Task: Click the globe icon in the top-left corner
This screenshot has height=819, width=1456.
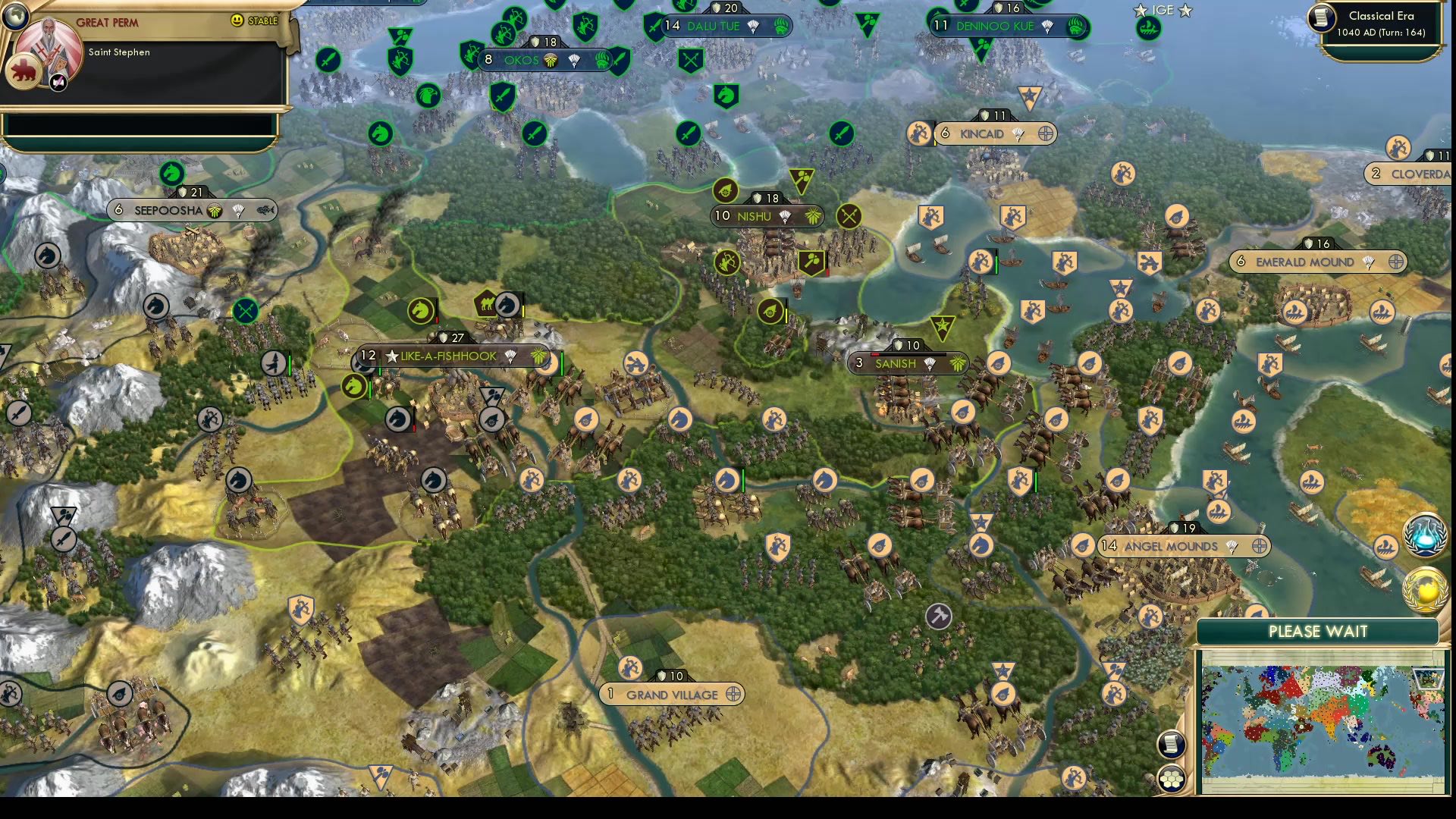Action: click(15, 15)
